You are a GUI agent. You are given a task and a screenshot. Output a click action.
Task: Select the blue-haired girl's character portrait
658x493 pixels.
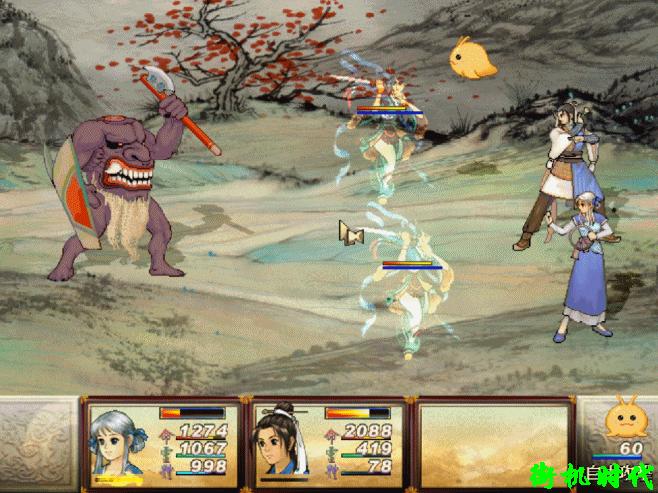pyautogui.click(x=119, y=441)
